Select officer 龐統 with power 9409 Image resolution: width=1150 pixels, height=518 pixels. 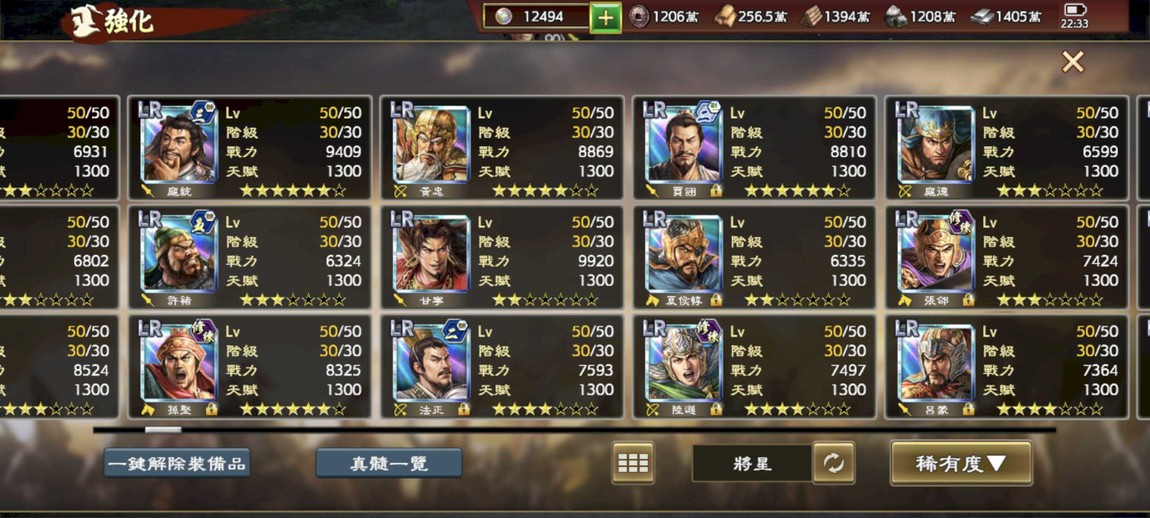[250, 147]
